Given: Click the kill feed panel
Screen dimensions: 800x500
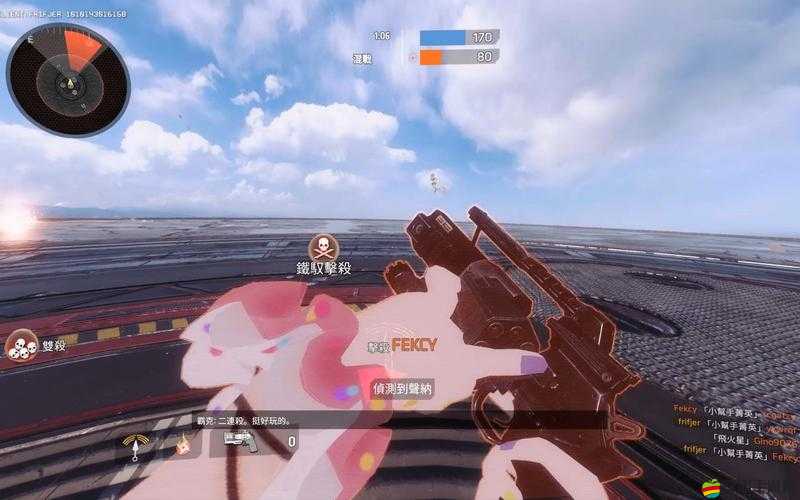Looking at the screenshot, I should pyautogui.click(x=735, y=431).
